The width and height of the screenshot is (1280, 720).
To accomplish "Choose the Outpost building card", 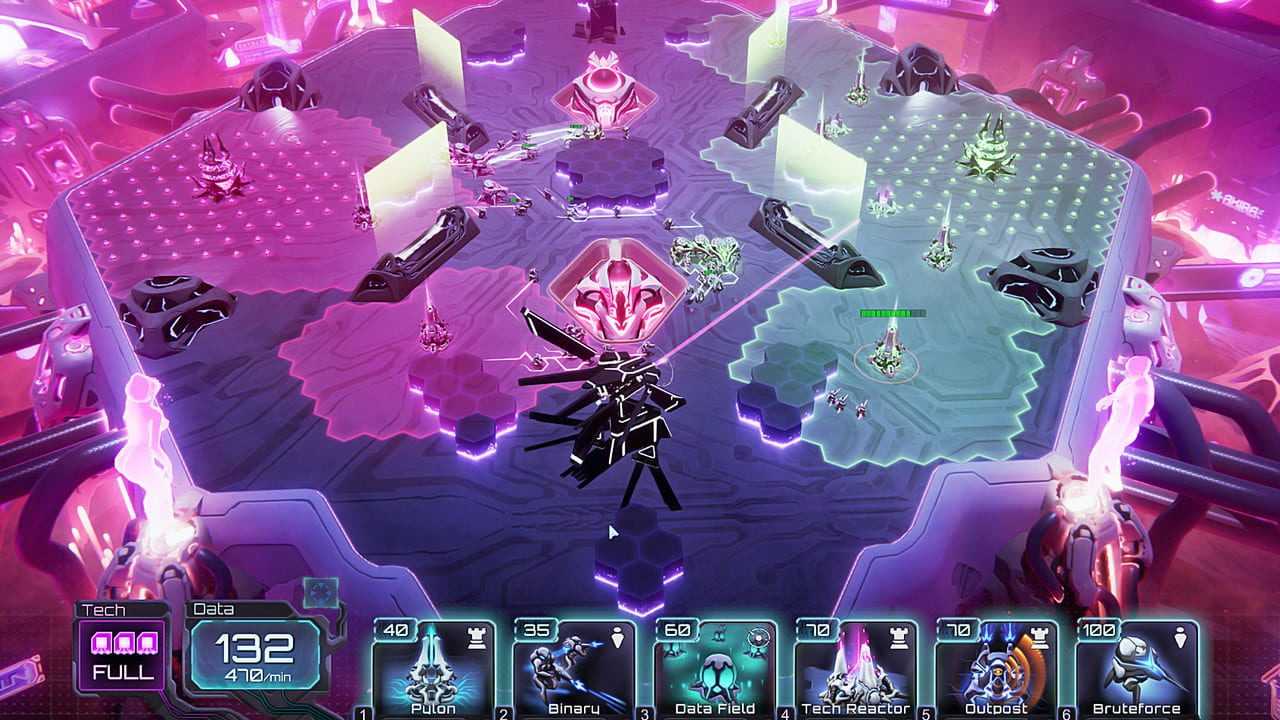I will point(996,668).
